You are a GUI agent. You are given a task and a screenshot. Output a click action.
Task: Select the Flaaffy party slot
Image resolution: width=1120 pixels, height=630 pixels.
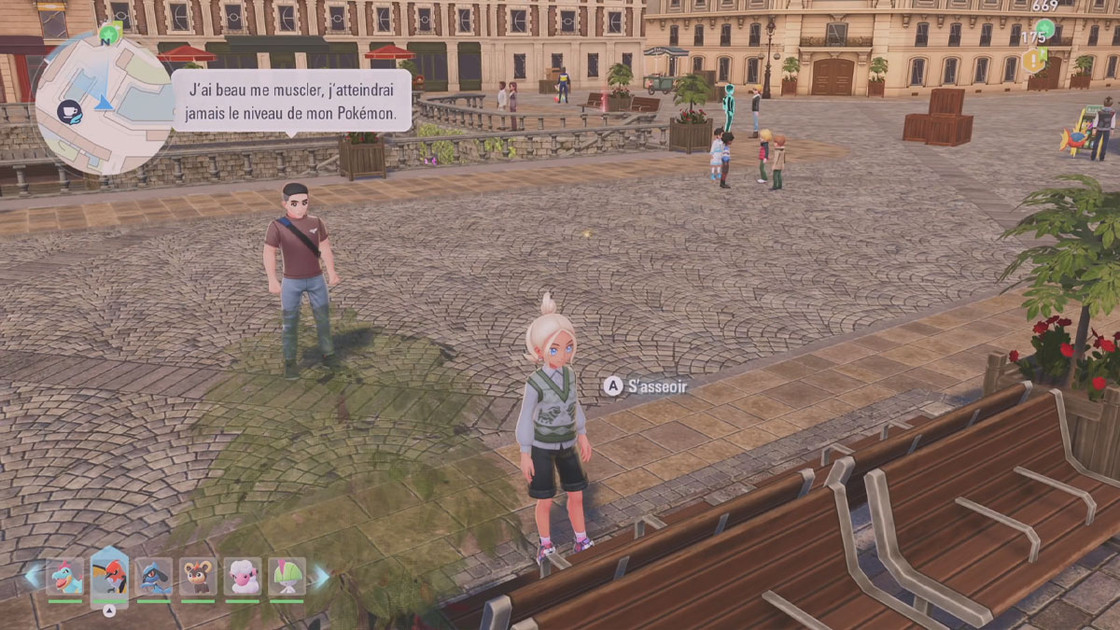tap(242, 578)
